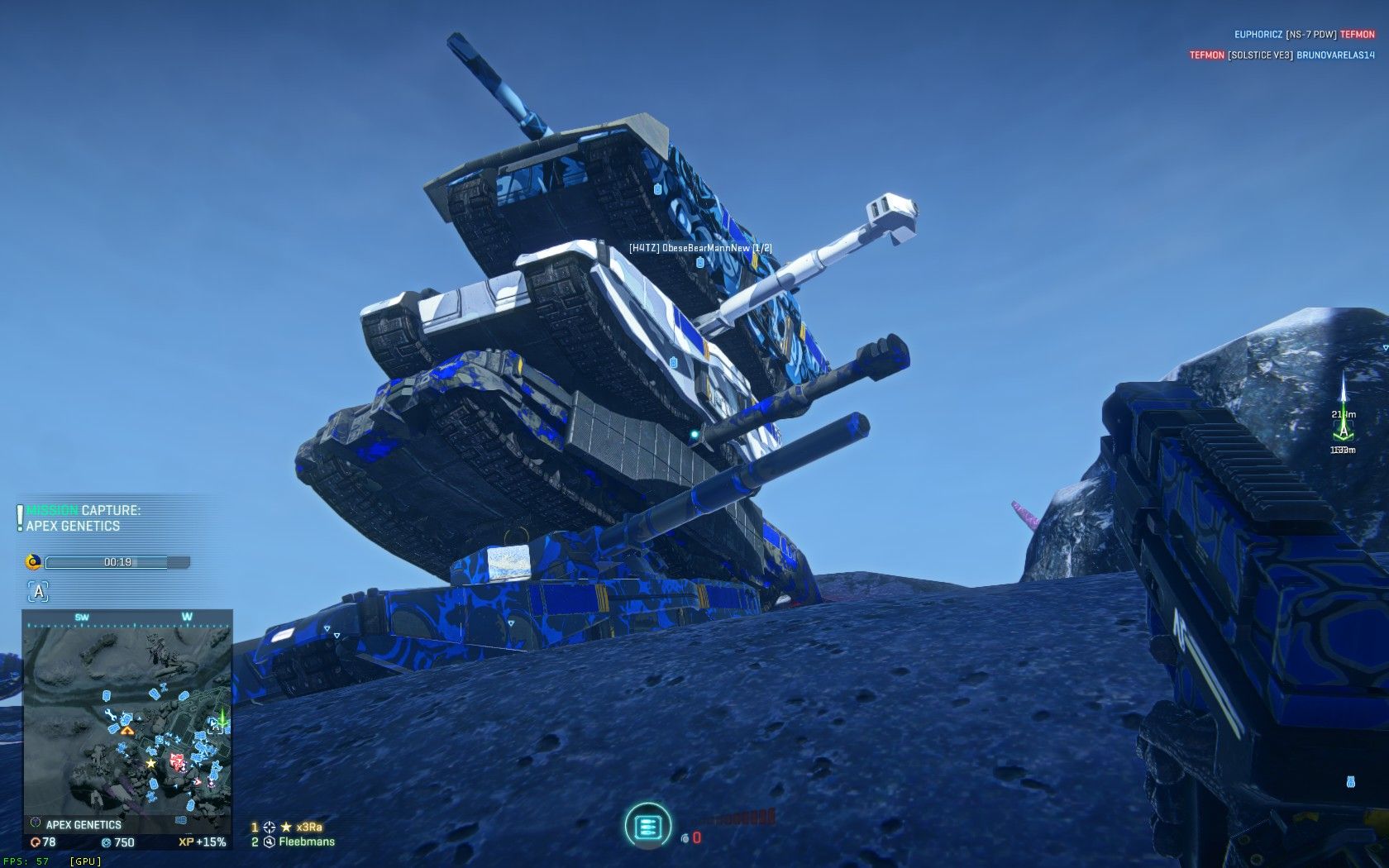1389x868 pixels.
Task: Select the SW compass heading above the minimap
Action: (x=82, y=617)
